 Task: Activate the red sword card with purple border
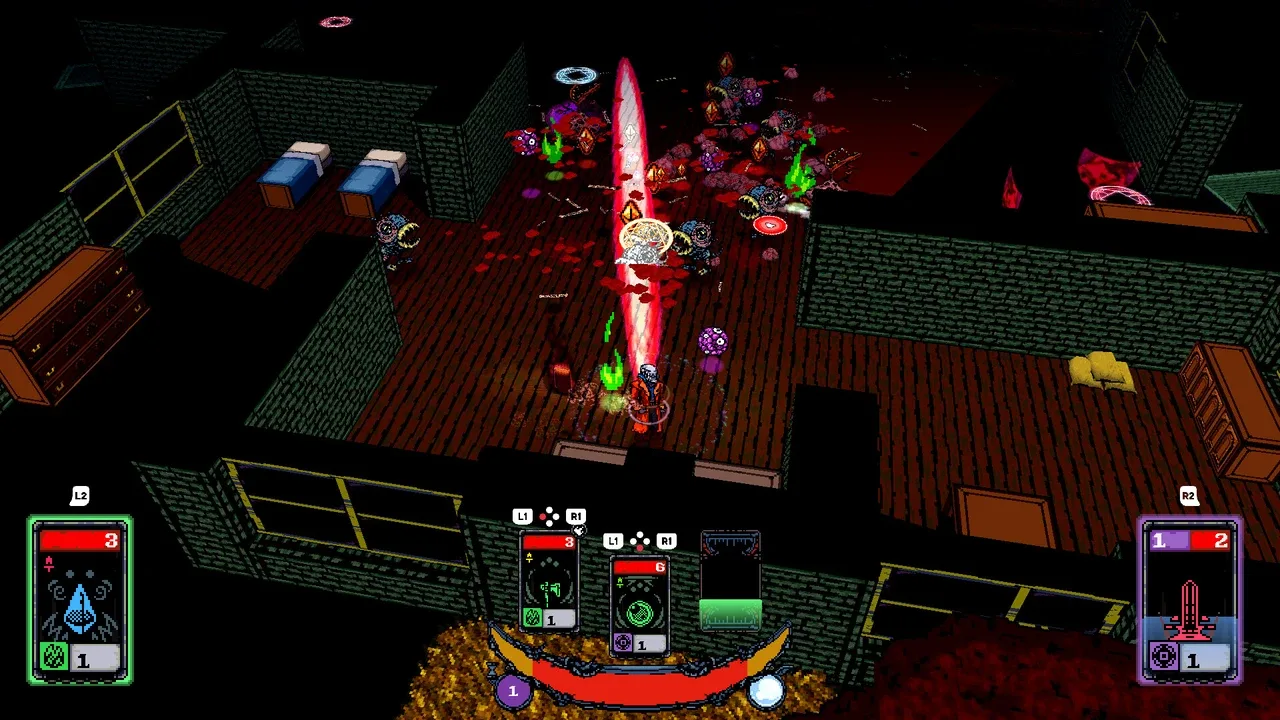[x=1190, y=599]
